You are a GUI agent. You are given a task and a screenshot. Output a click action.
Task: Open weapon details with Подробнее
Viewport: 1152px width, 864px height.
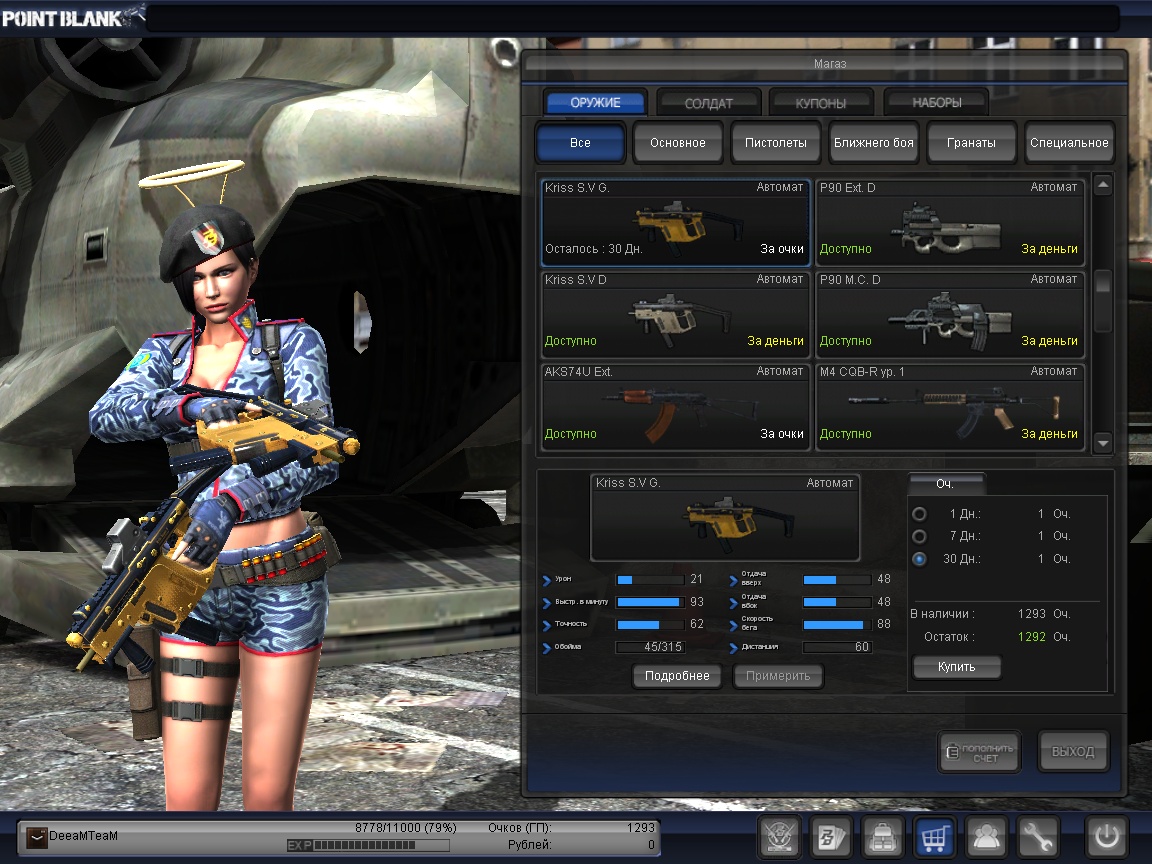pyautogui.click(x=677, y=676)
